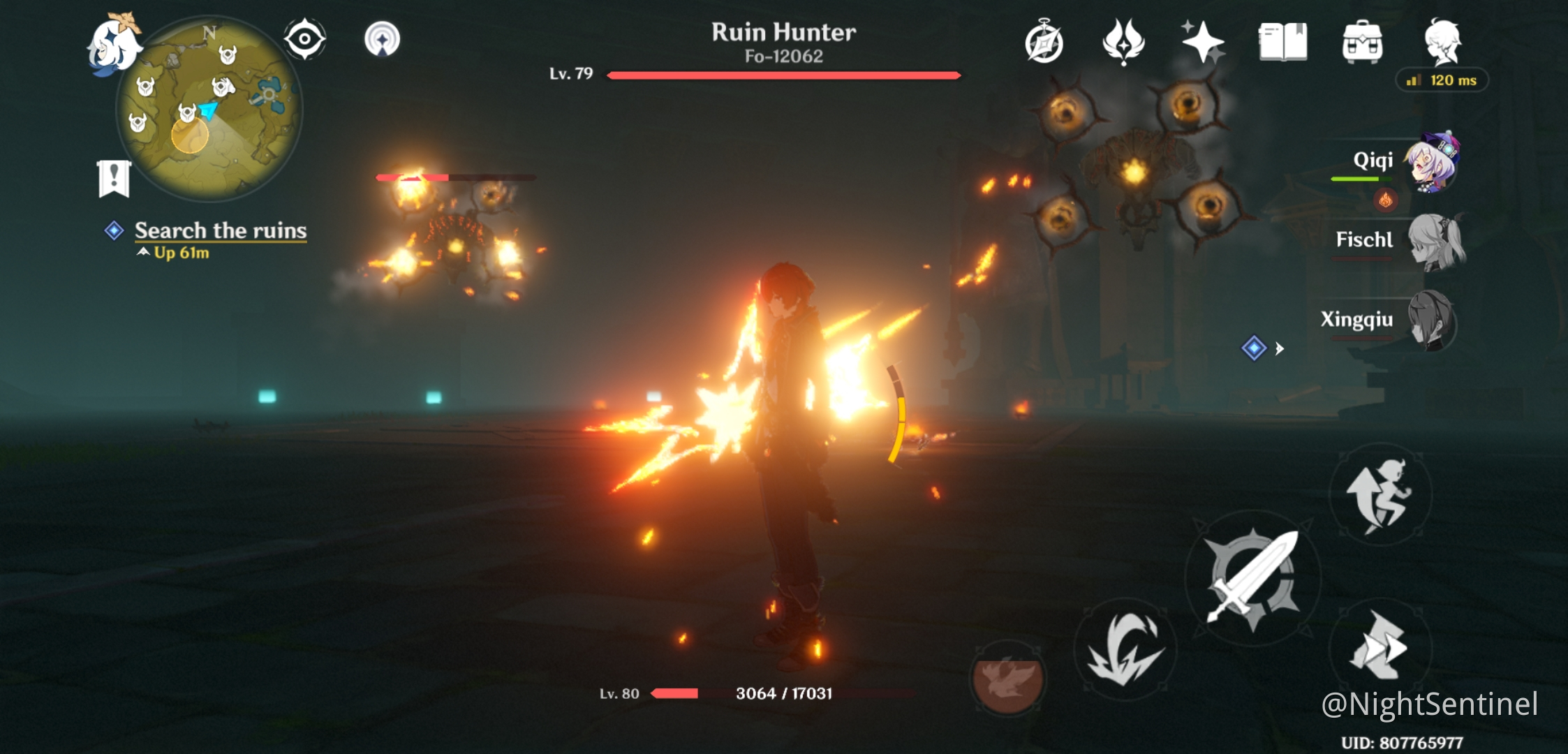Viewport: 1568px width, 754px height.
Task: Open the Battle Pass emblem icon
Action: 1125,43
